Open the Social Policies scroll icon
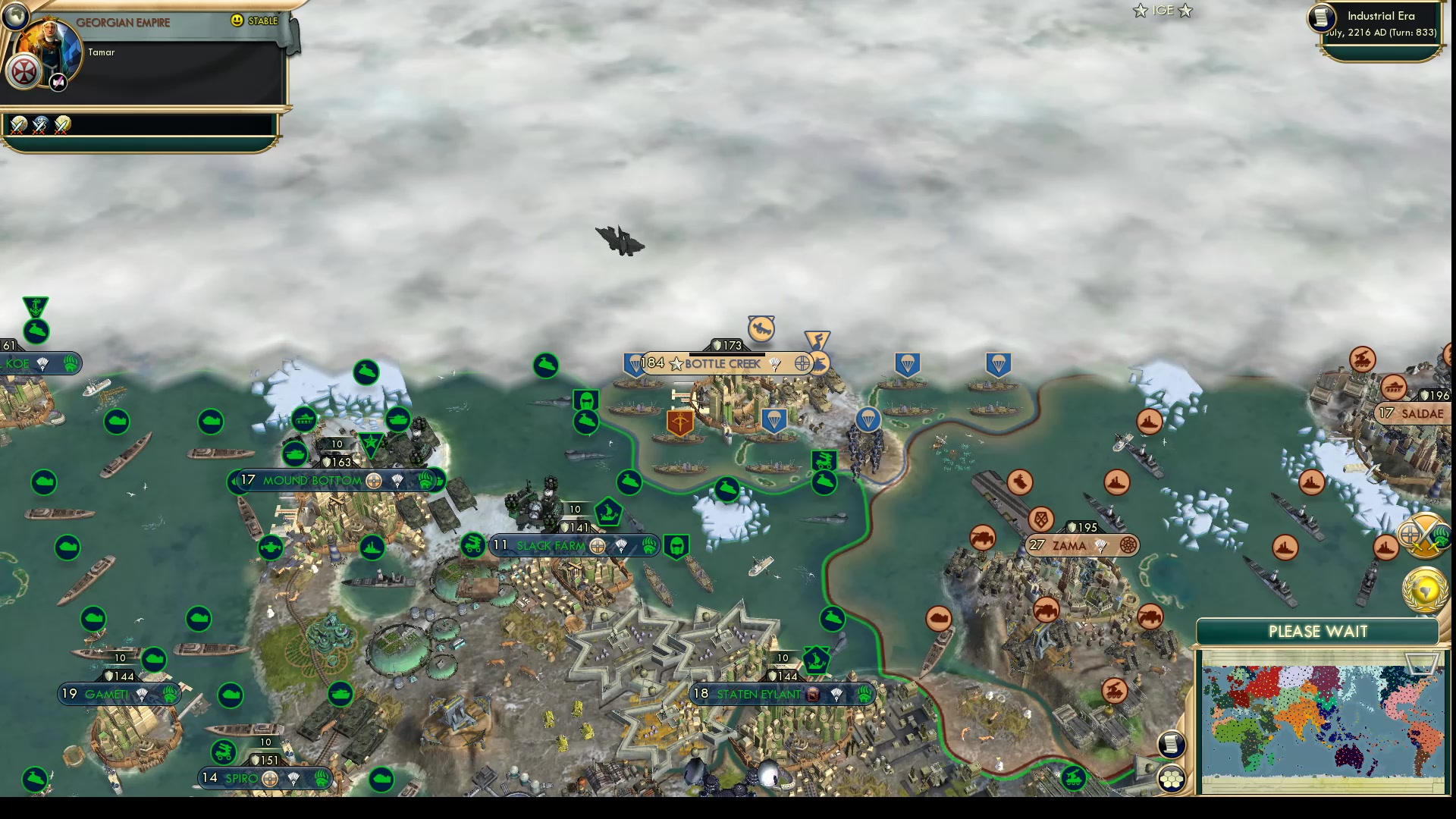Viewport: 1456px width, 819px height. 1172,745
